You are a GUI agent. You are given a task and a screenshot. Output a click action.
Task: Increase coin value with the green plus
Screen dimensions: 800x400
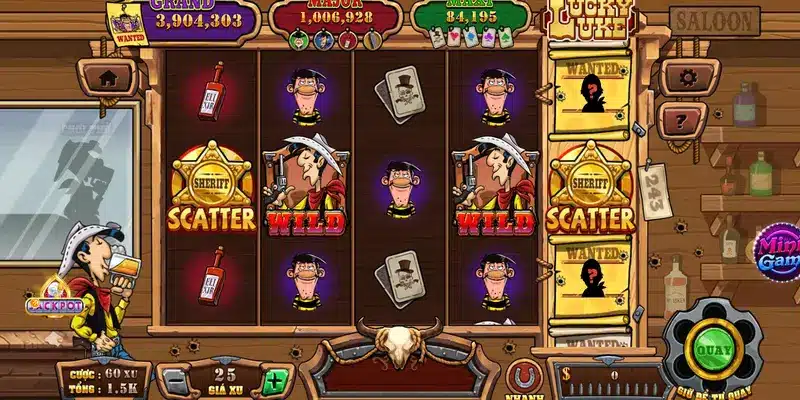[x=274, y=380]
